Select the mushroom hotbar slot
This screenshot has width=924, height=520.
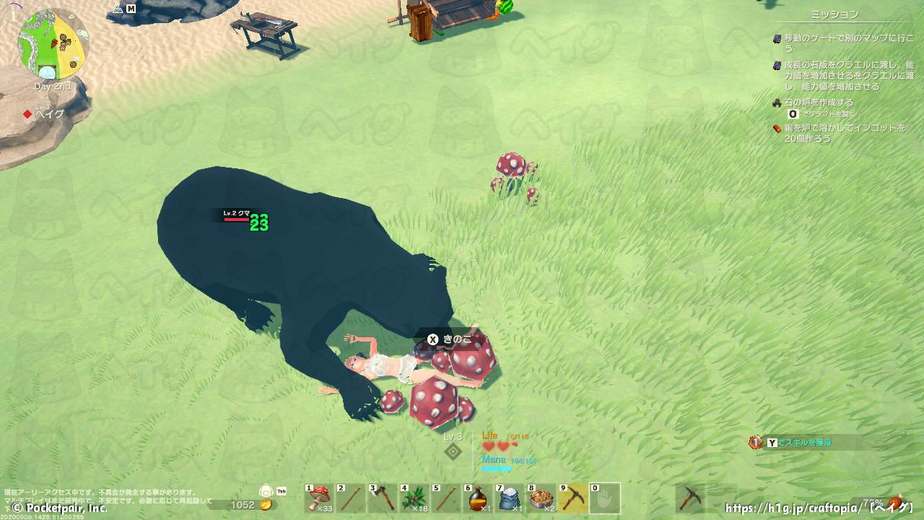click(319, 498)
